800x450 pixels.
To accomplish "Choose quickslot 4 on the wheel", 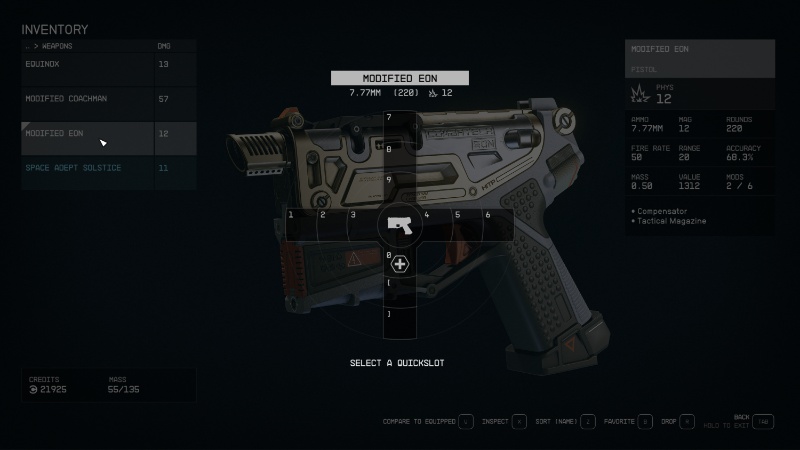I will coord(438,225).
